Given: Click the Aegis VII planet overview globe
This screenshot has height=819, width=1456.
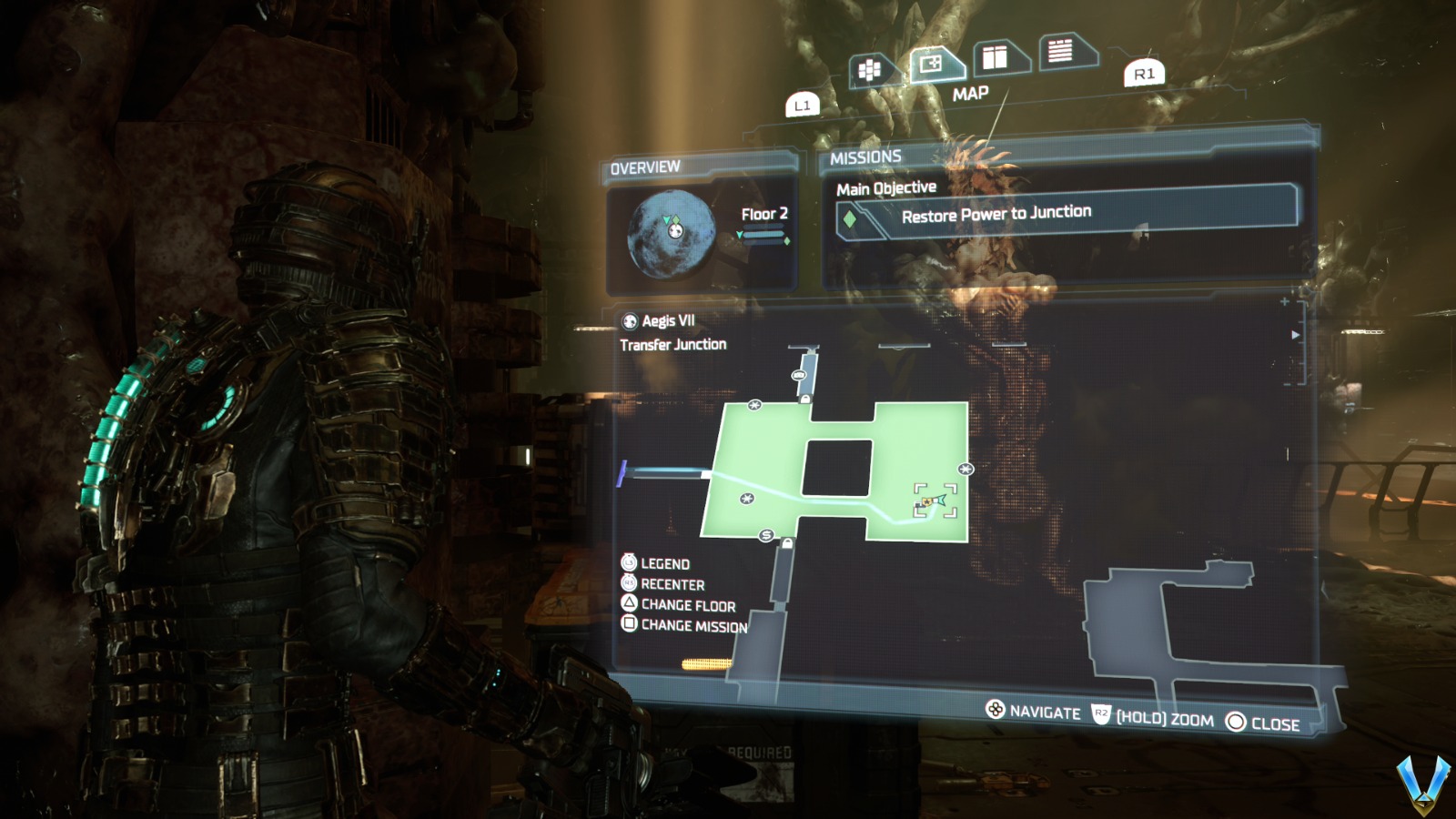Looking at the screenshot, I should pos(672,234).
